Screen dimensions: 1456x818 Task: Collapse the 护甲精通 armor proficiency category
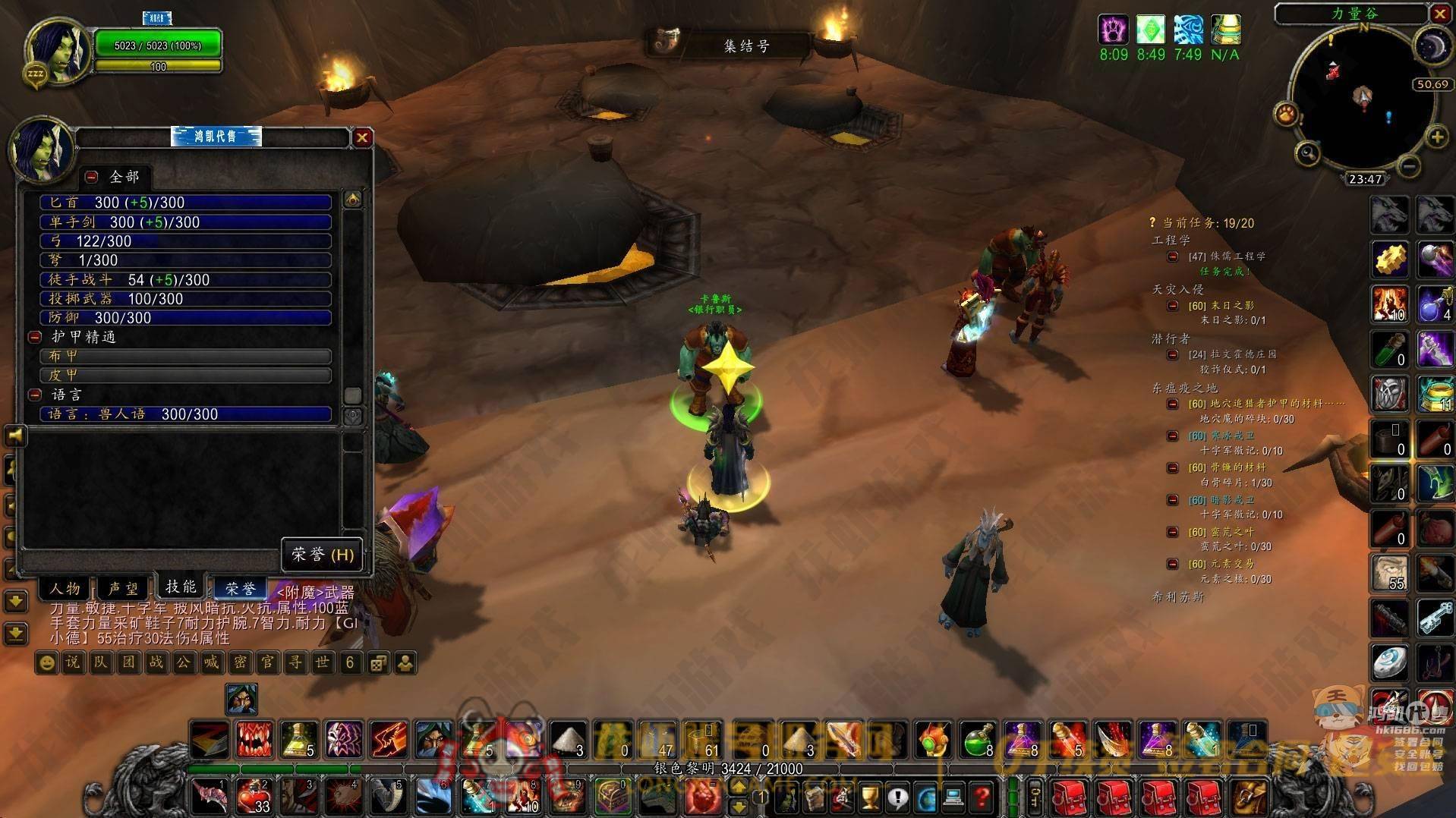pos(35,337)
